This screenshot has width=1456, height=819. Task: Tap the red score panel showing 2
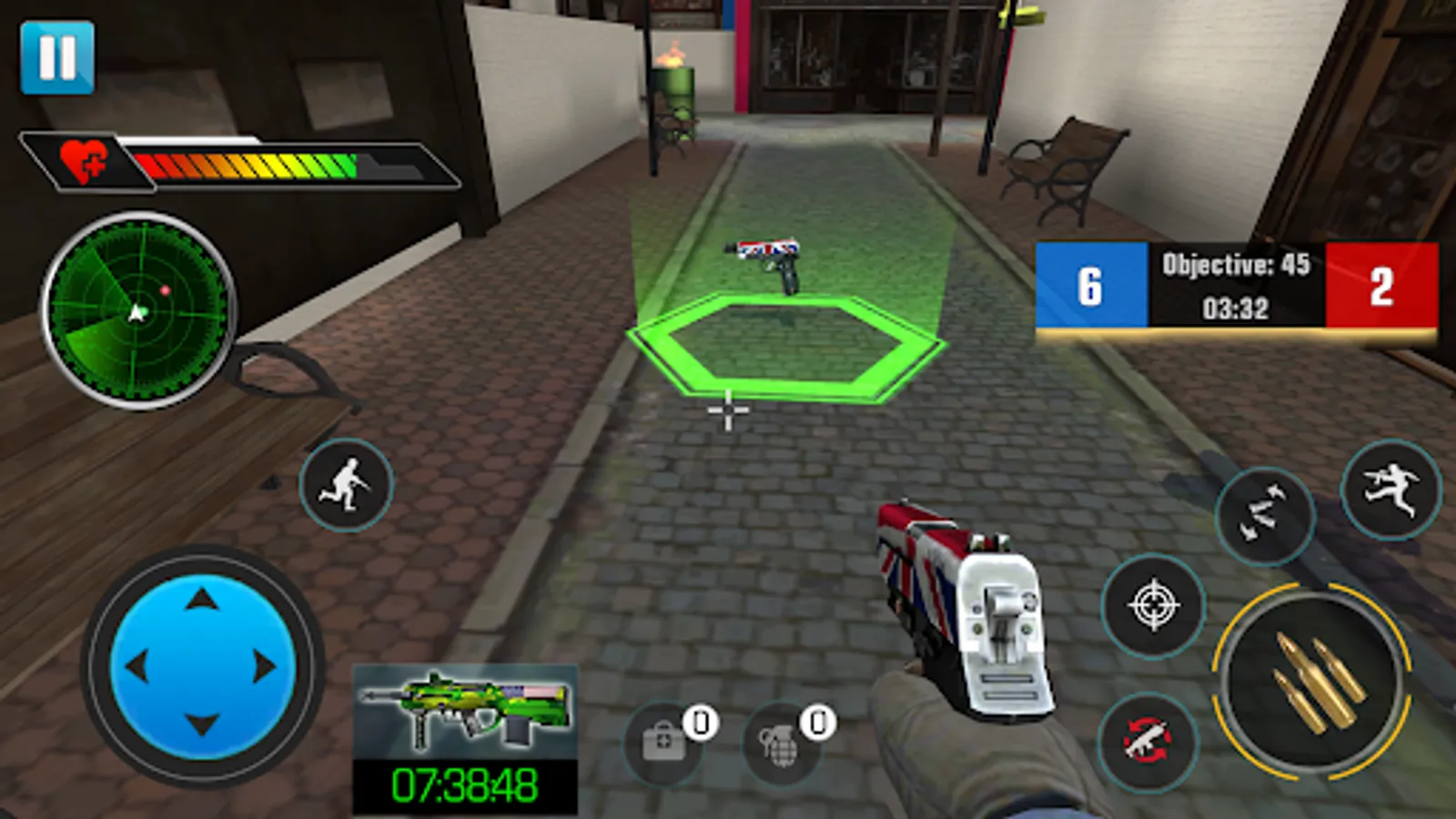[x=1383, y=287]
